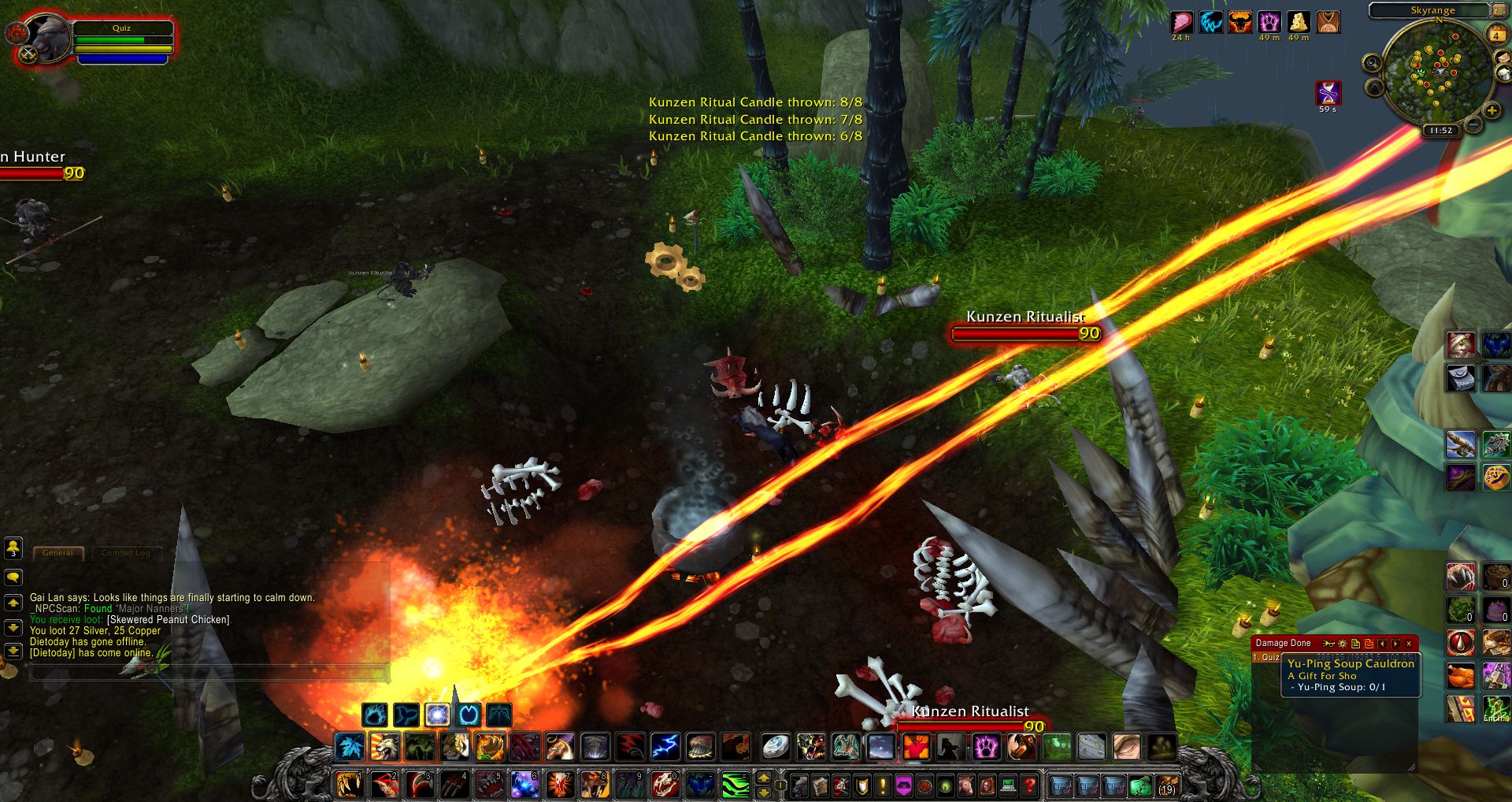Open the mounts and pets horse icon
1512x802 pixels.
pyautogui.click(x=966, y=785)
